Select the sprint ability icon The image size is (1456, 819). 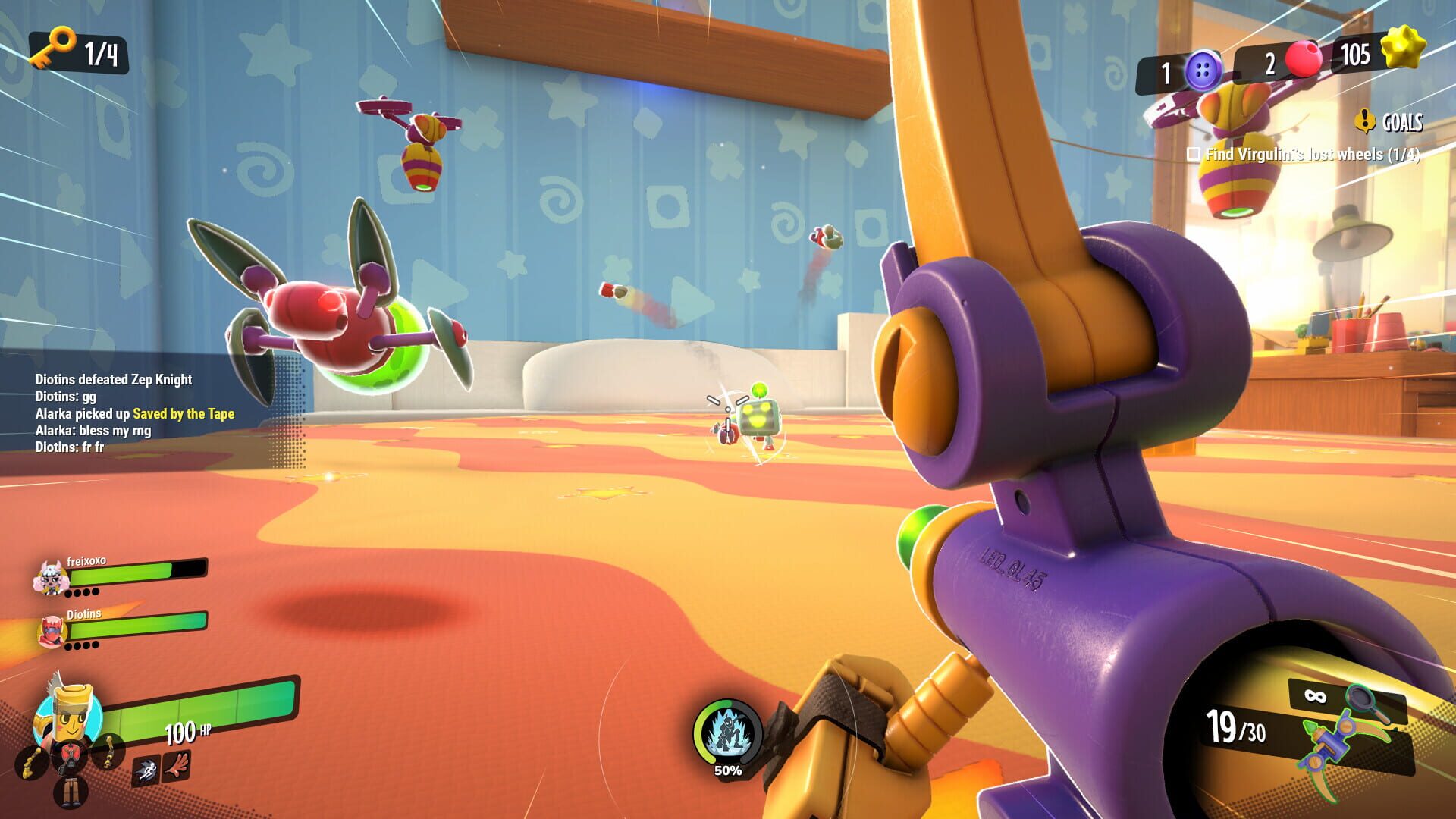146,768
